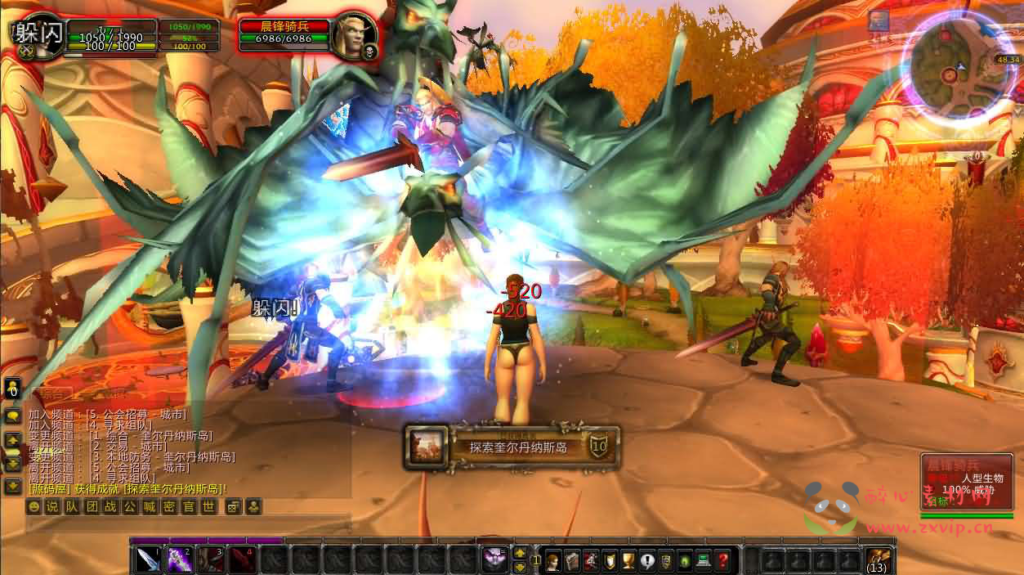The image size is (1024, 575).
Task: Open the chat emote smiley button
Action: click(x=33, y=507)
